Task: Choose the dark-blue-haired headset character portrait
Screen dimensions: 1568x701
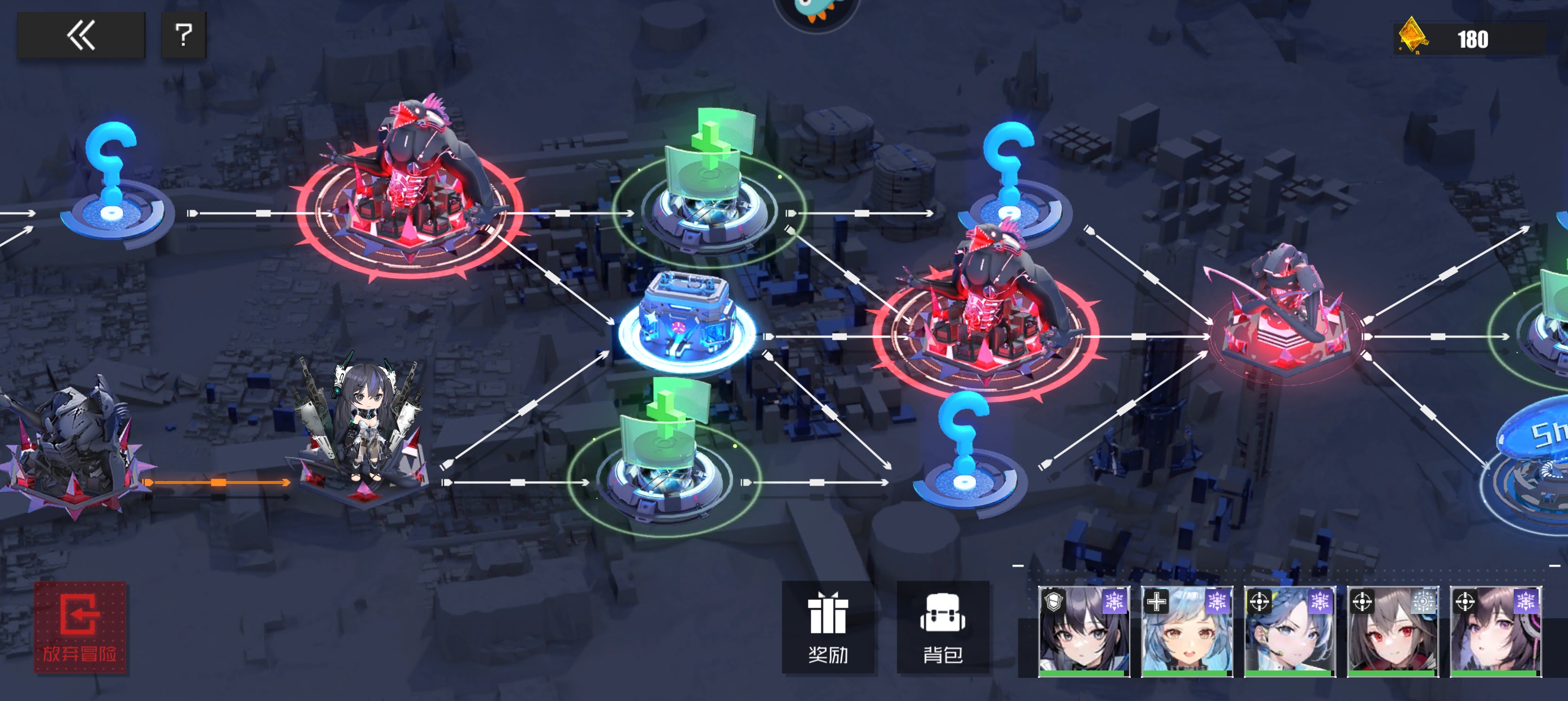Action: [x=1289, y=631]
